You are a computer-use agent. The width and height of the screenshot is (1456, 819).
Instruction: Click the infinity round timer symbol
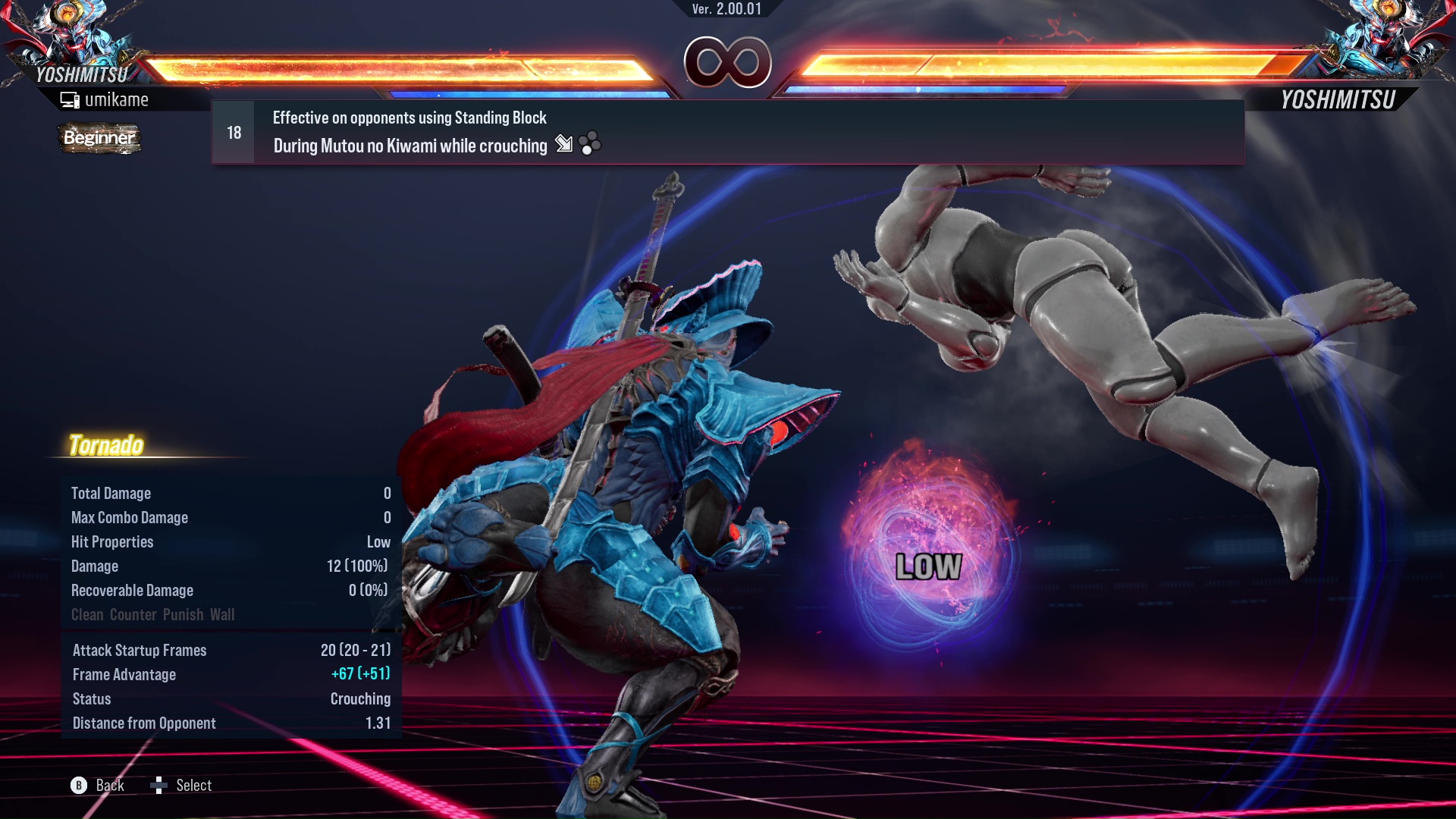(x=726, y=64)
